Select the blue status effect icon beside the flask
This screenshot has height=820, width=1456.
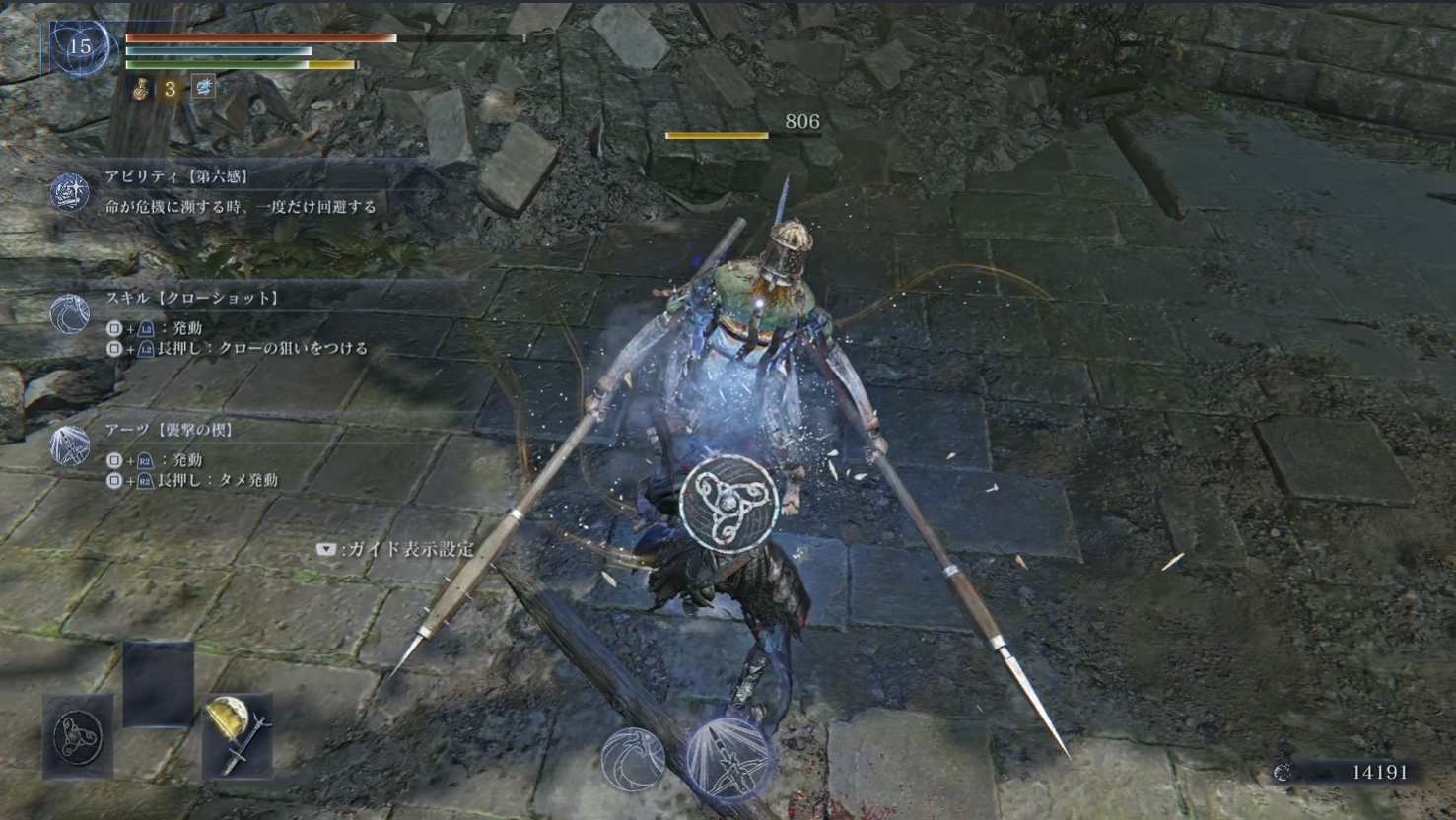tap(204, 88)
